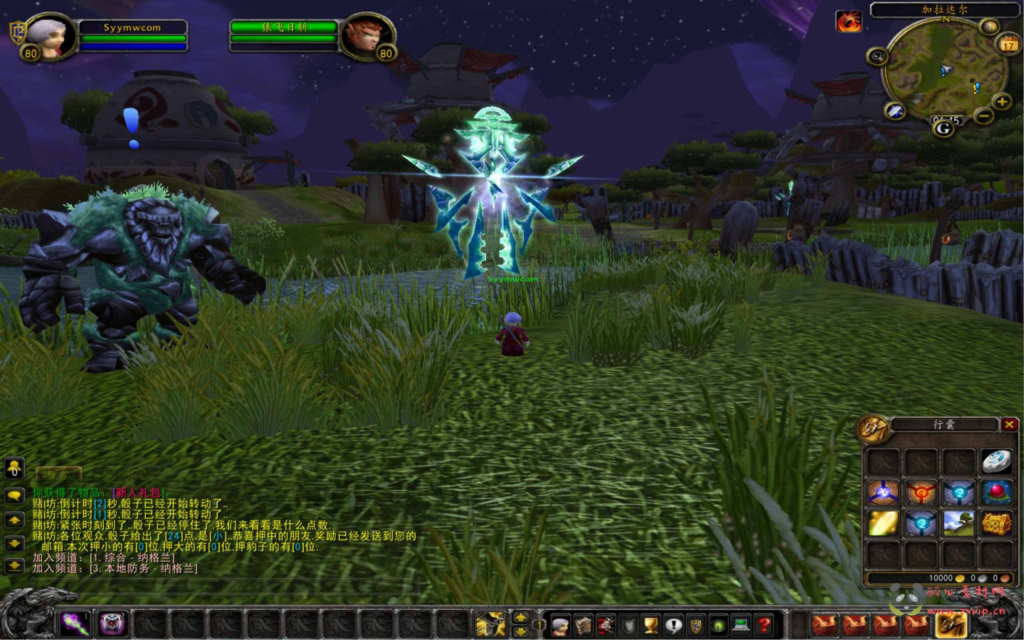Open the minimap mail notification icon
Viewport: 1024px width, 640px height.
click(x=895, y=111)
